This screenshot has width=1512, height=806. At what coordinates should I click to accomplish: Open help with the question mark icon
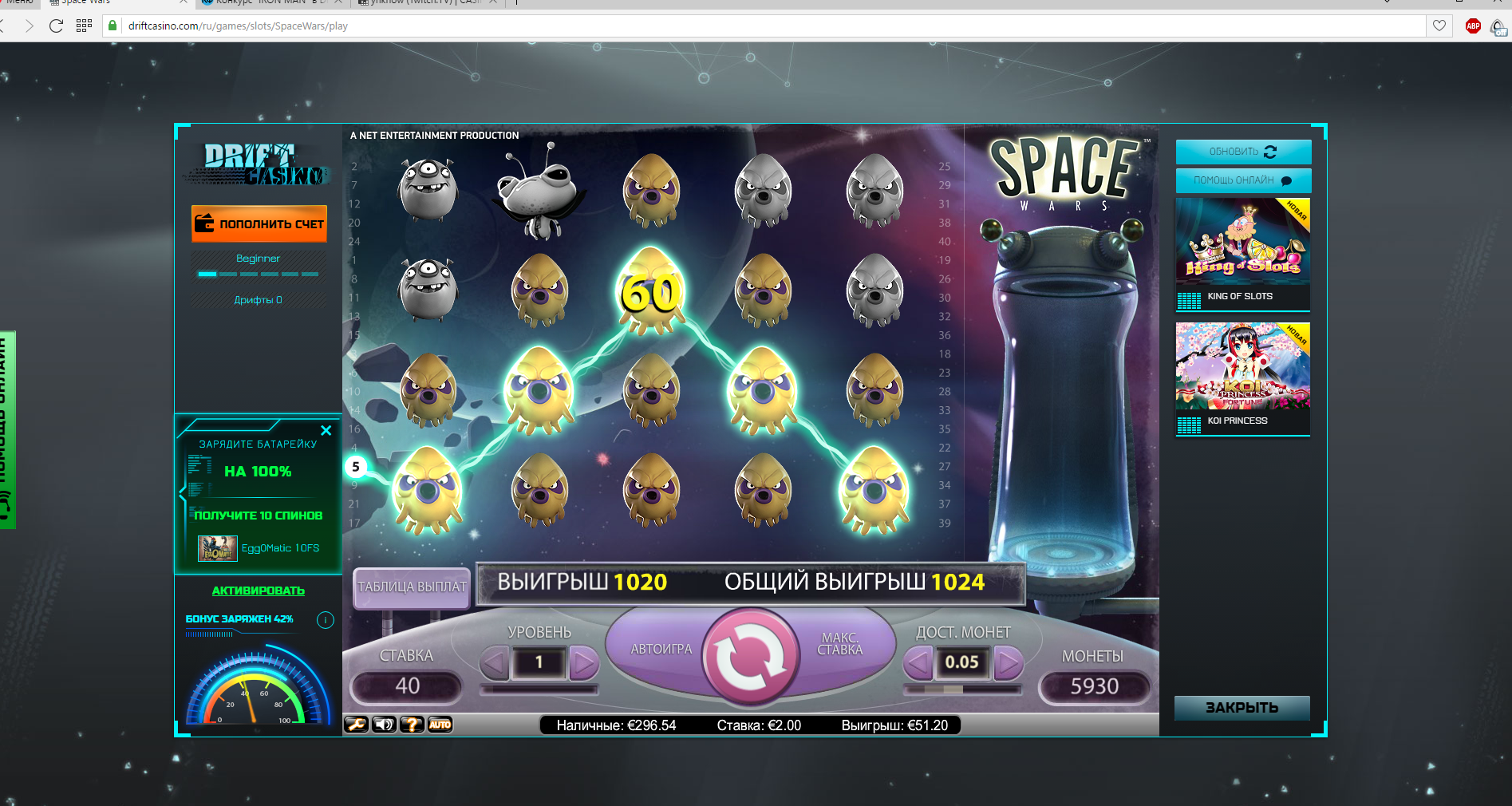[x=412, y=725]
